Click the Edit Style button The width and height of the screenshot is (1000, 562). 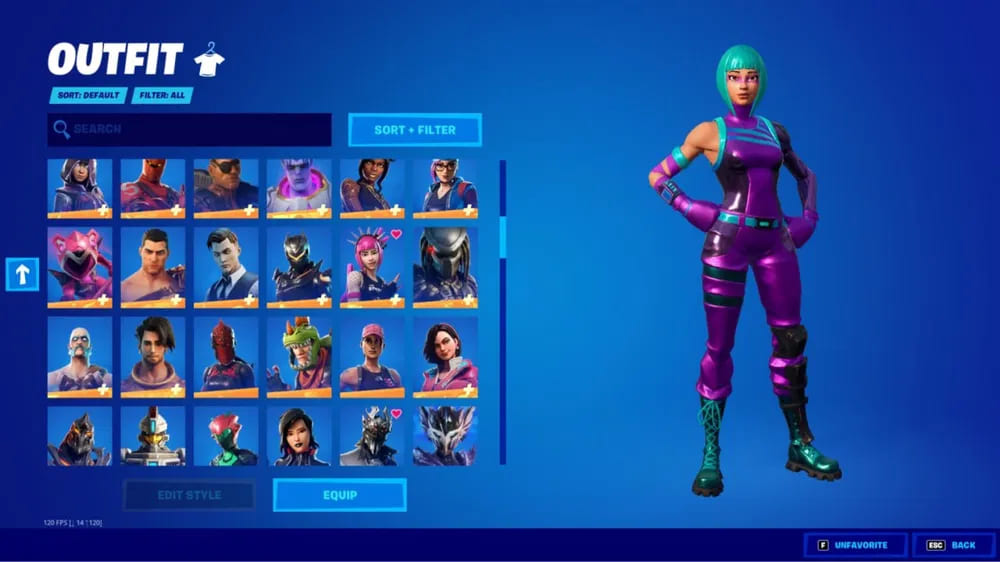[189, 495]
